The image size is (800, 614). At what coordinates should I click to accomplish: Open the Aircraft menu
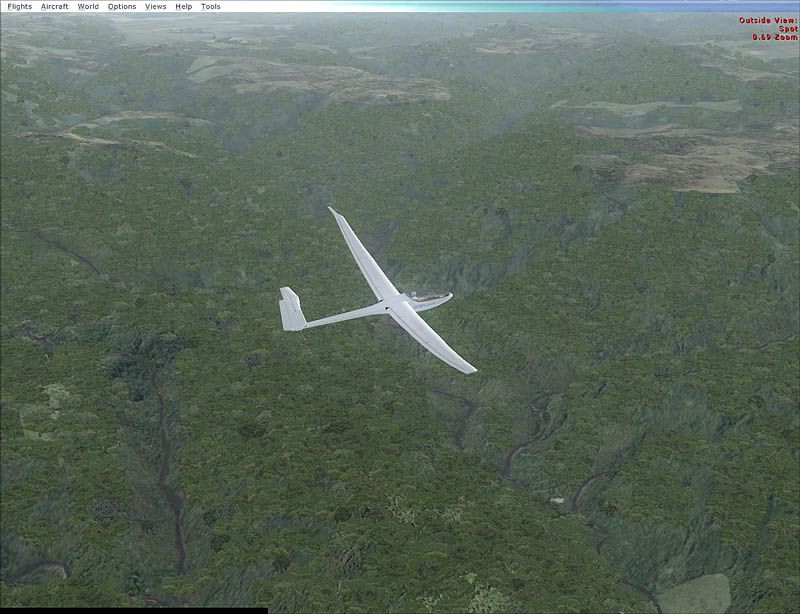(x=55, y=6)
